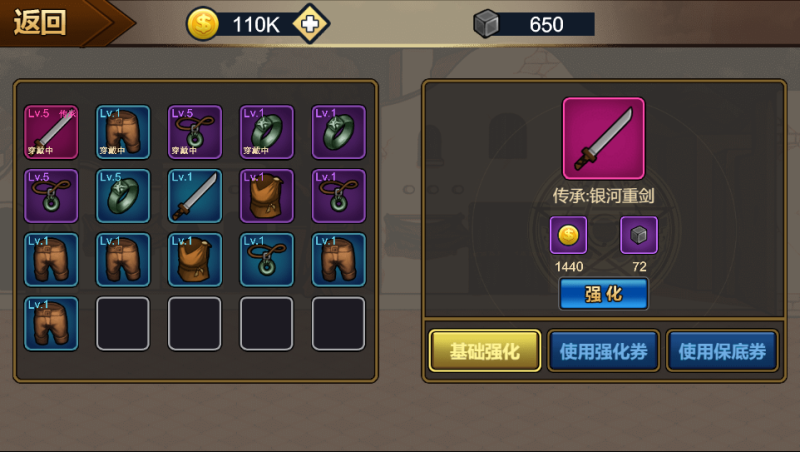Select the equipped Lv.5 necklace slot
Screen dimensions: 800x452
195,131
